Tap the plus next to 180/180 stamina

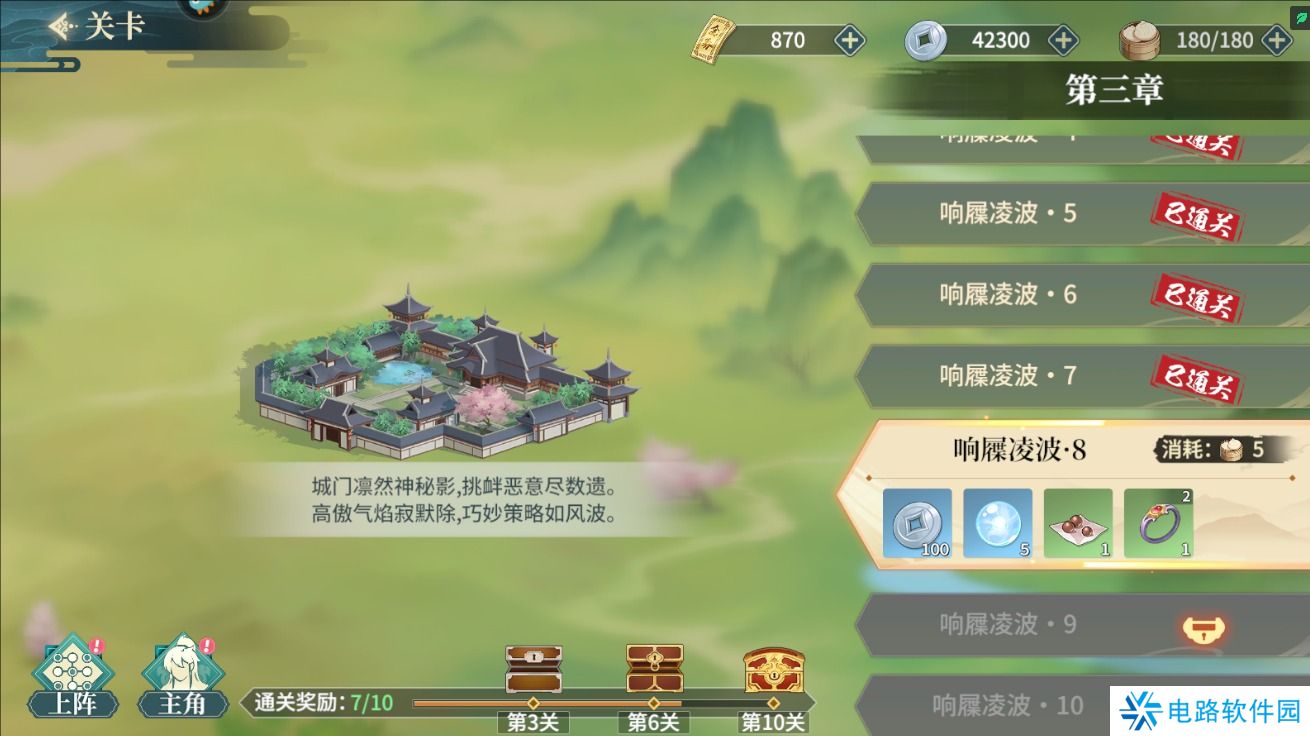[1275, 40]
